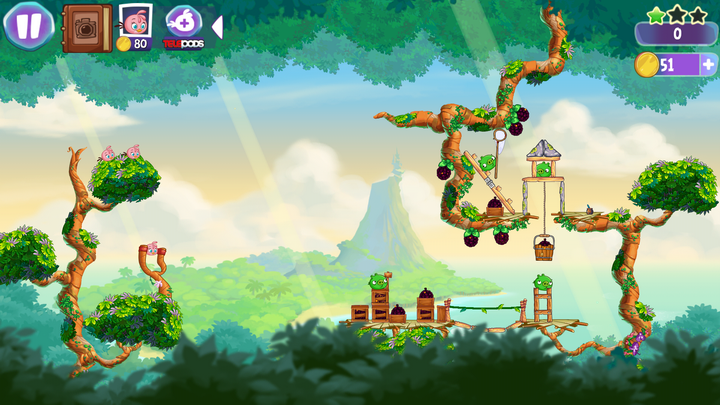Screen dimensions: 720x405
Task: Buy the Stella bird for 80 coins
Action: (134, 27)
